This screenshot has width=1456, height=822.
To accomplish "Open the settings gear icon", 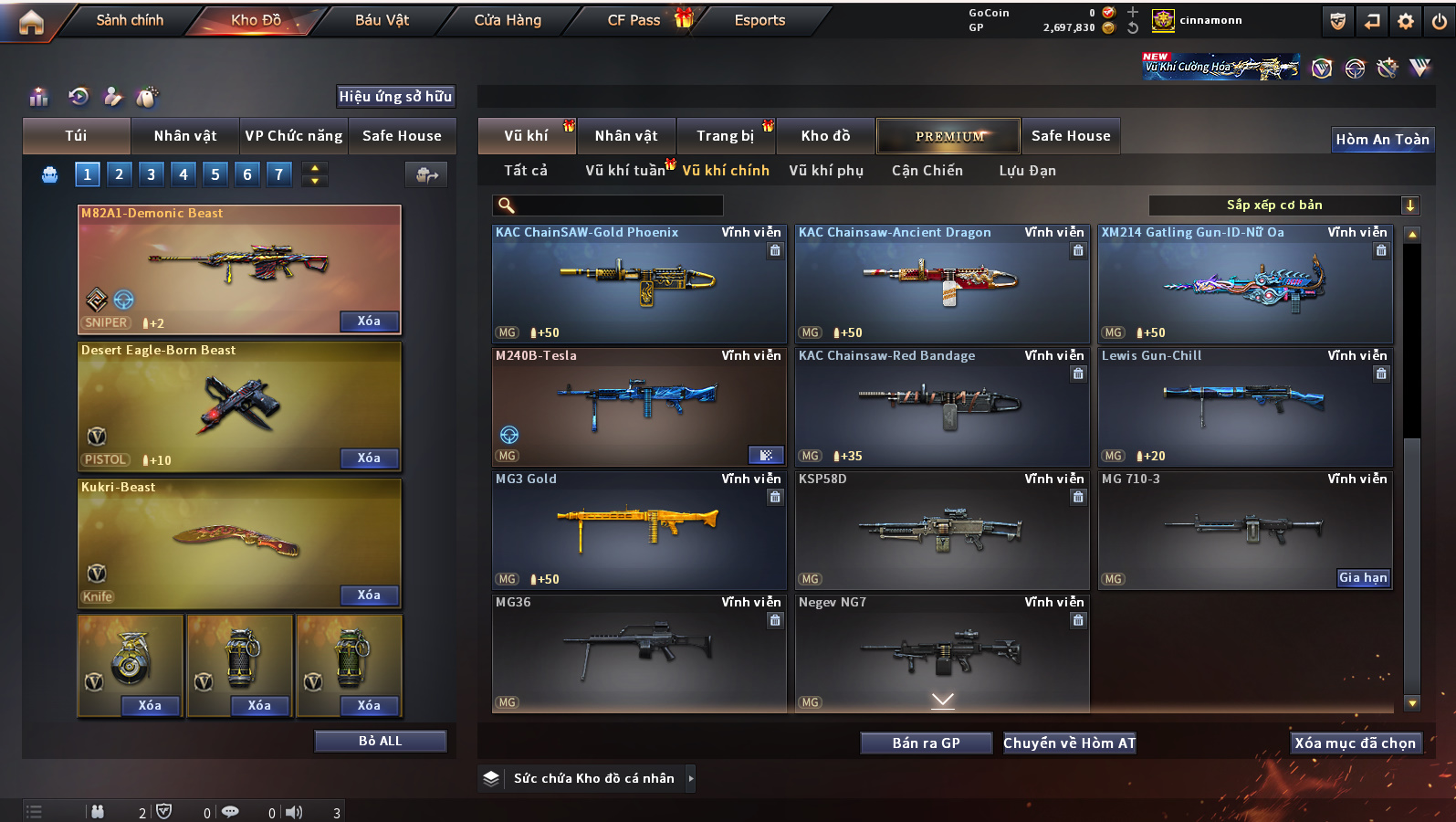I will click(x=1406, y=21).
